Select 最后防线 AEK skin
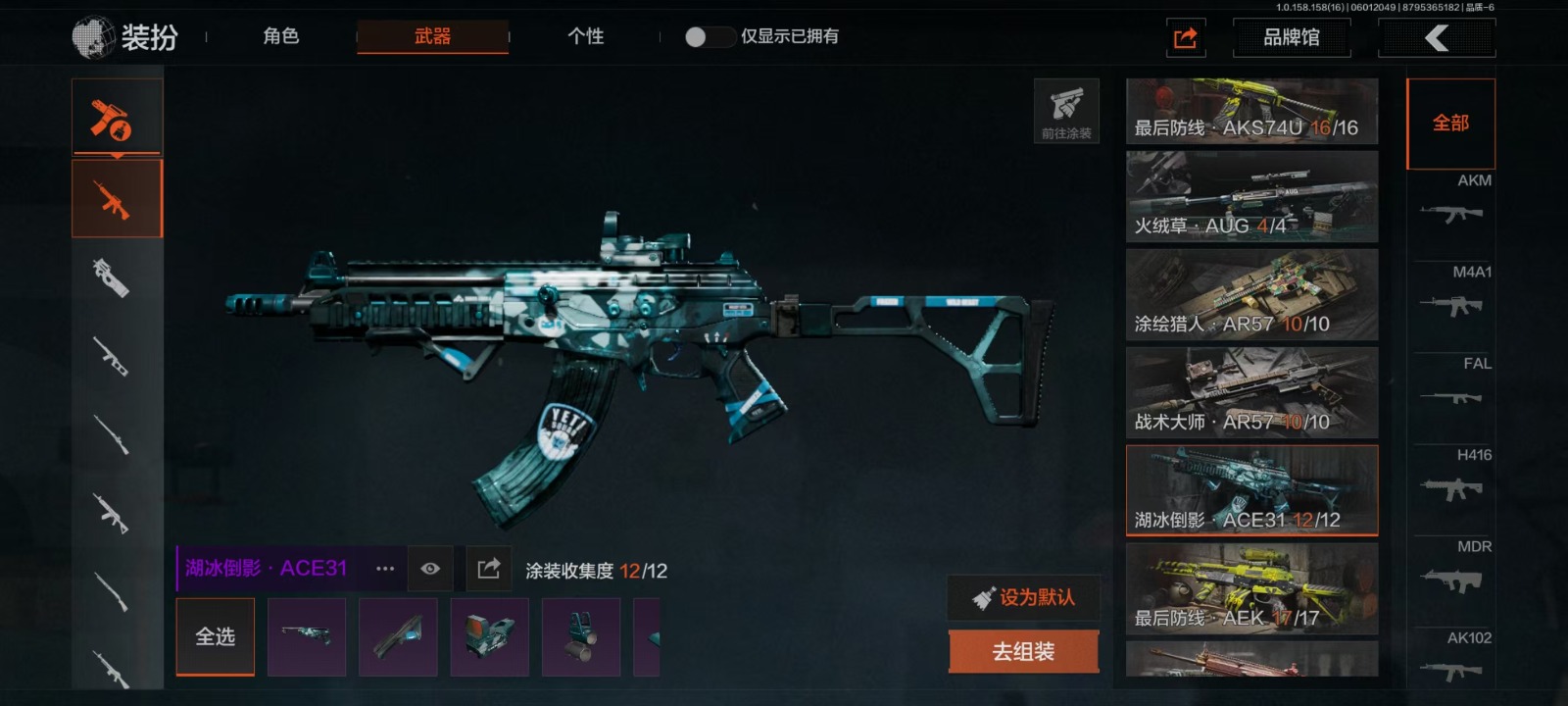Screen dimensions: 1568x706 coord(1251,588)
